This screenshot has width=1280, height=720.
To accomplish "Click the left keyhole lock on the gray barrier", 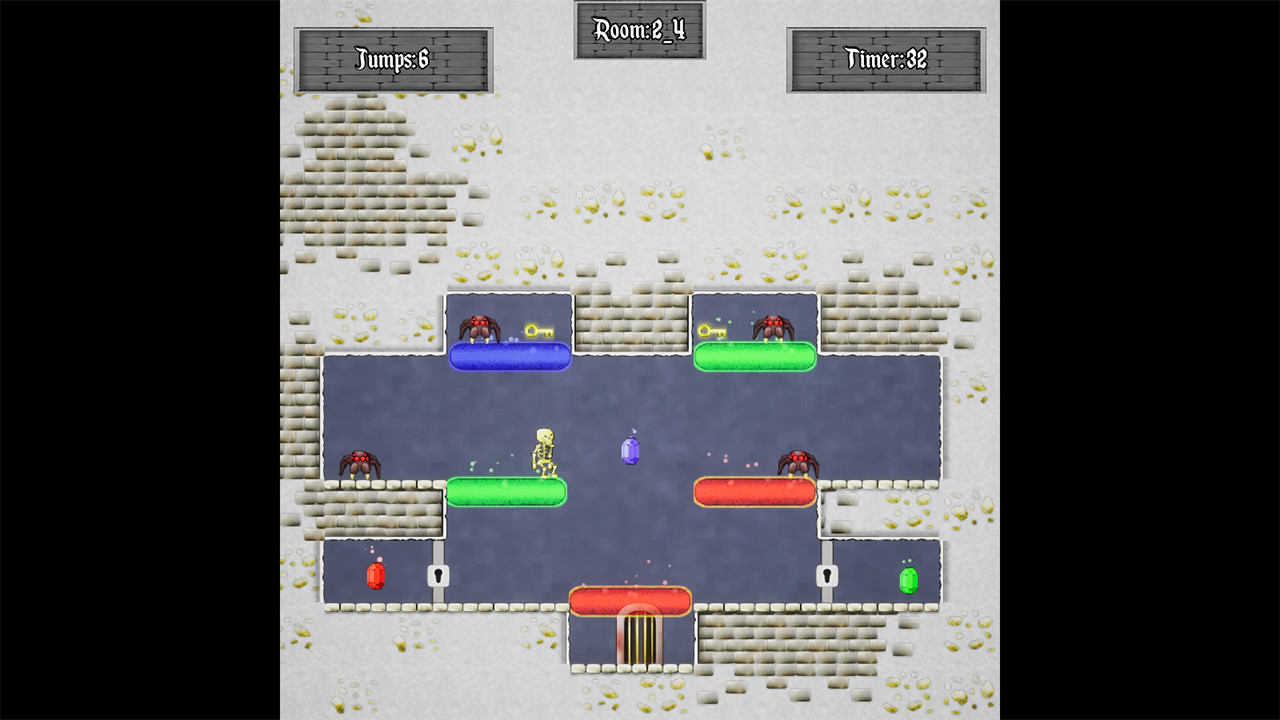I will (439, 576).
